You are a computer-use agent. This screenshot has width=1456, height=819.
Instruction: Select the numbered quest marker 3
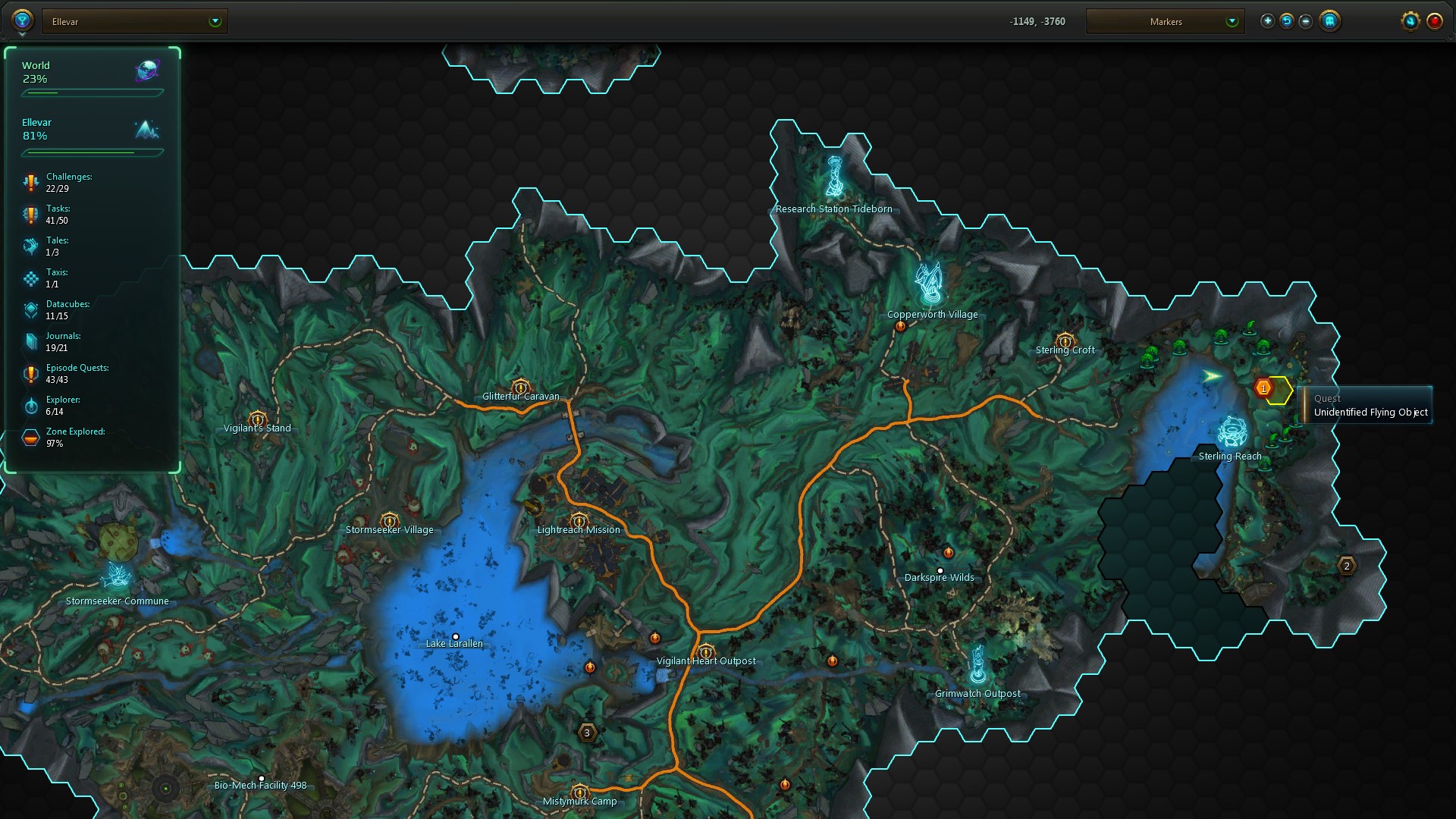[x=587, y=733]
